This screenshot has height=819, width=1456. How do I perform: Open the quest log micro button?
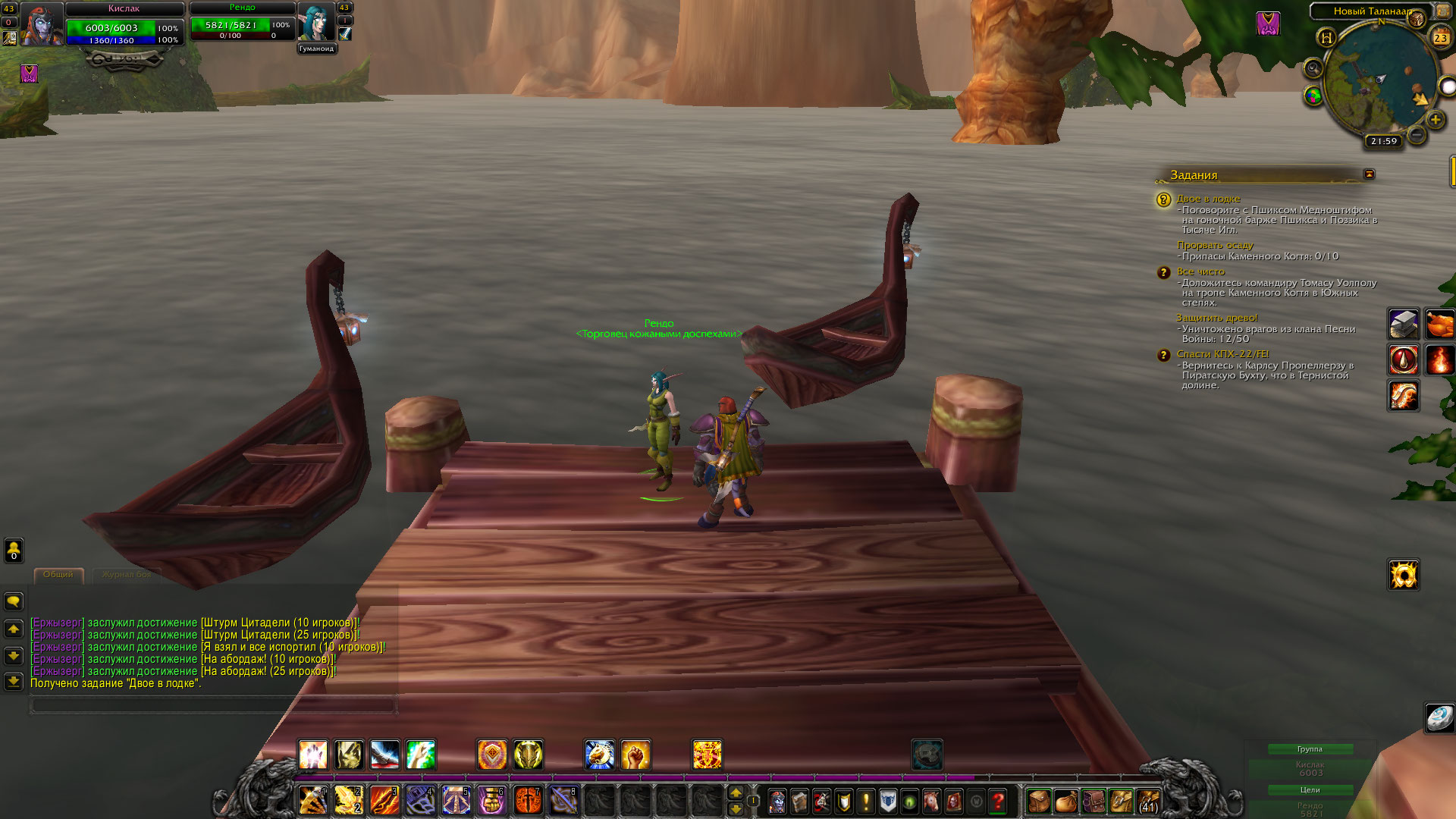pos(865,800)
